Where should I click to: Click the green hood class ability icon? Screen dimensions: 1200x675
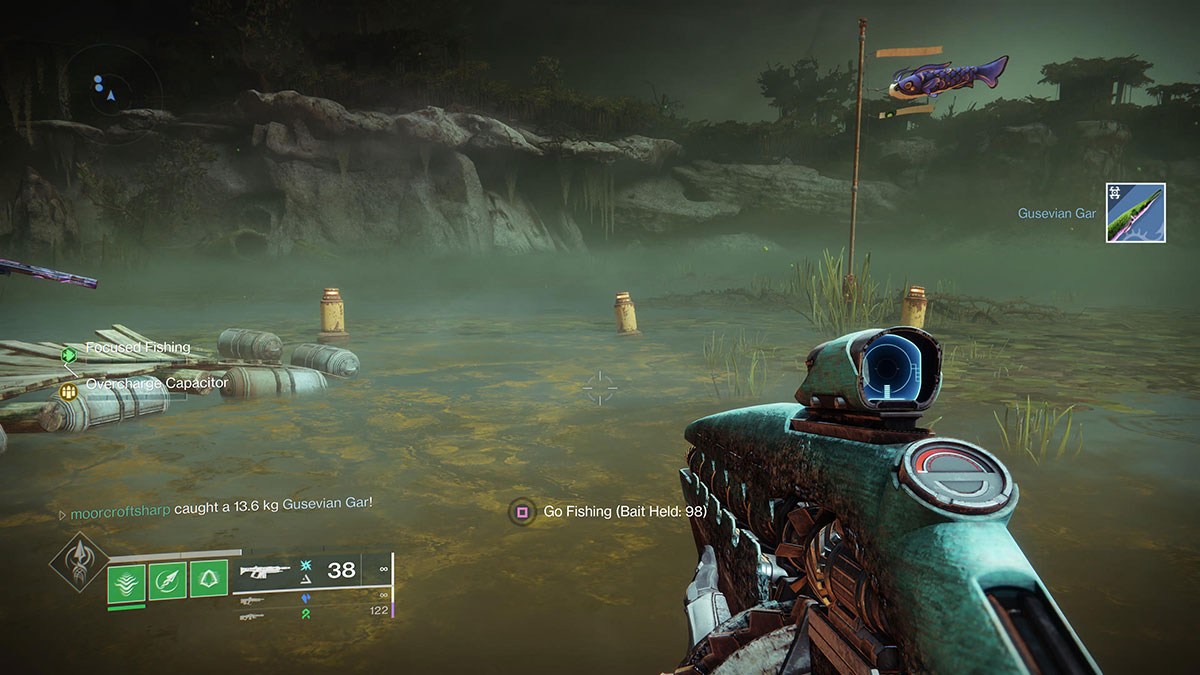click(x=208, y=582)
